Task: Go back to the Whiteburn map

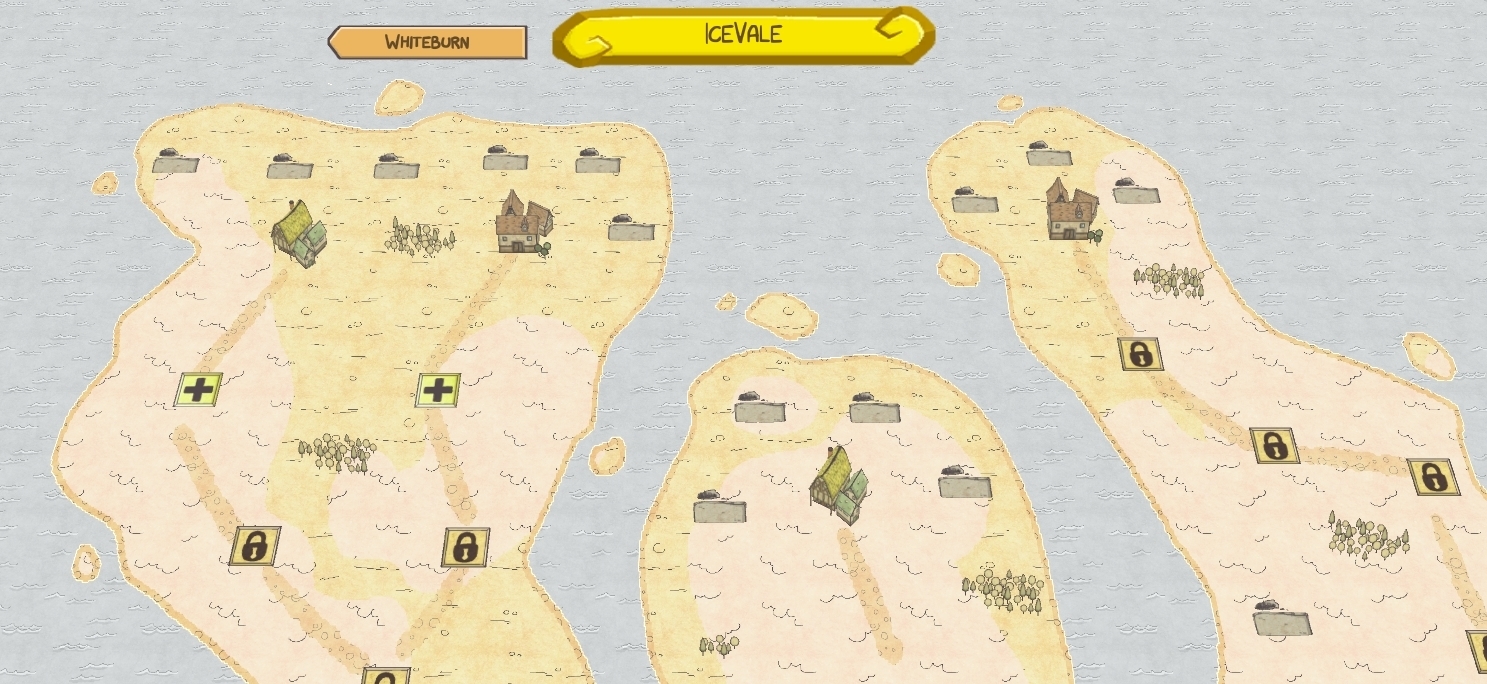Action: 427,42
